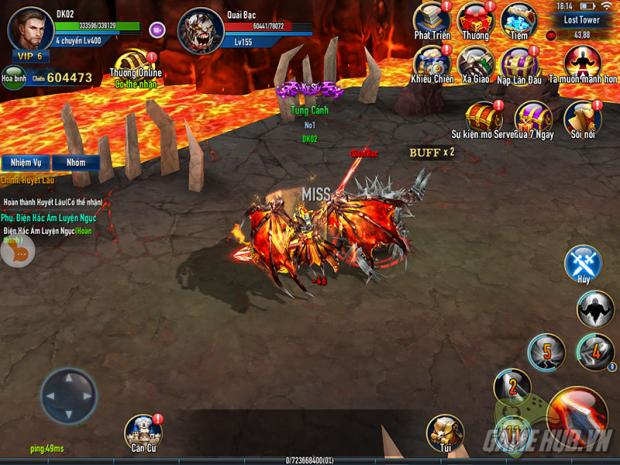This screenshot has height=465, width=620.
Task: Open the Sôi nổi scroll icon
Action: coord(581,116)
